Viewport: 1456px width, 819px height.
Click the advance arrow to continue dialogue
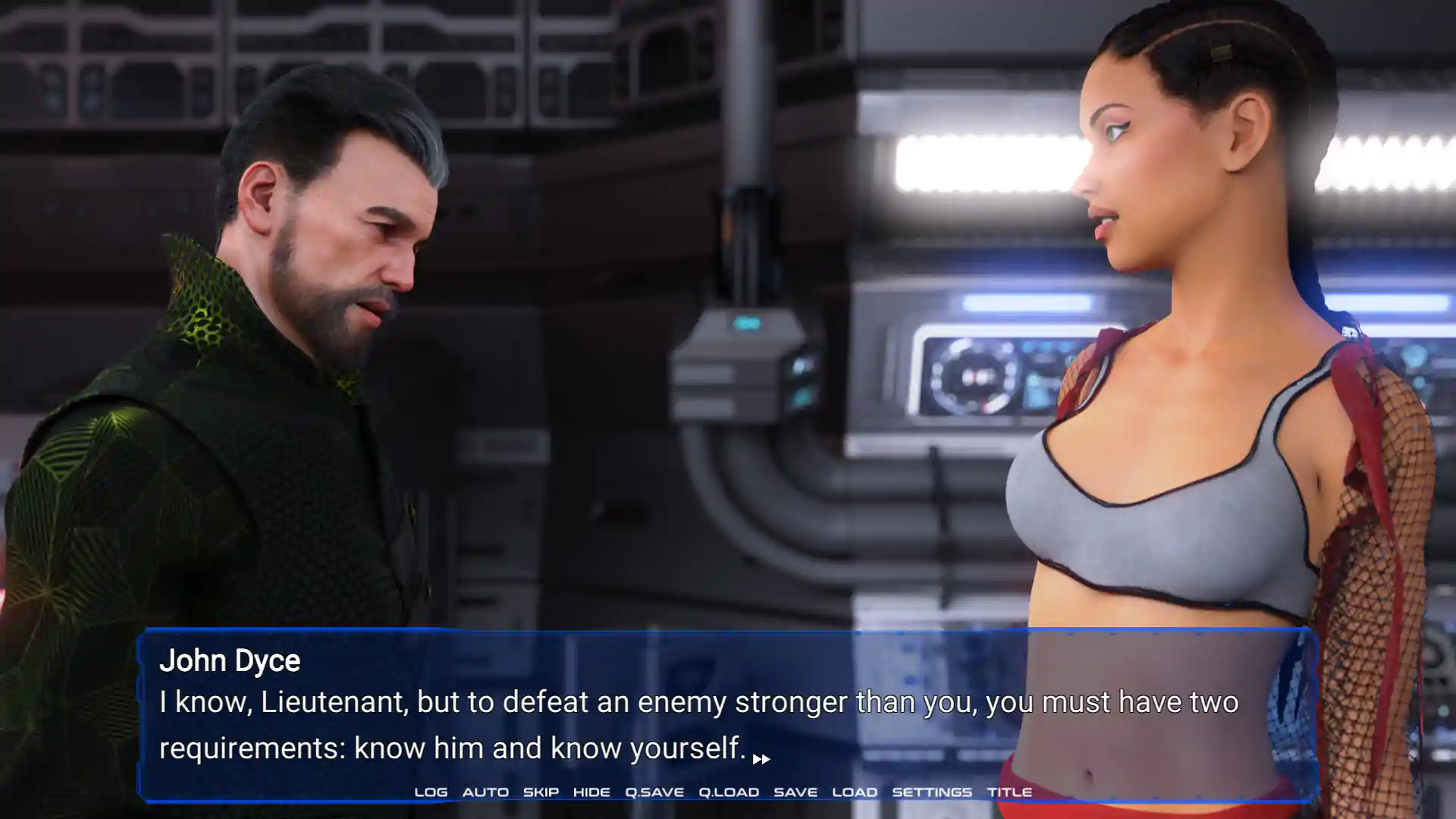tap(761, 758)
